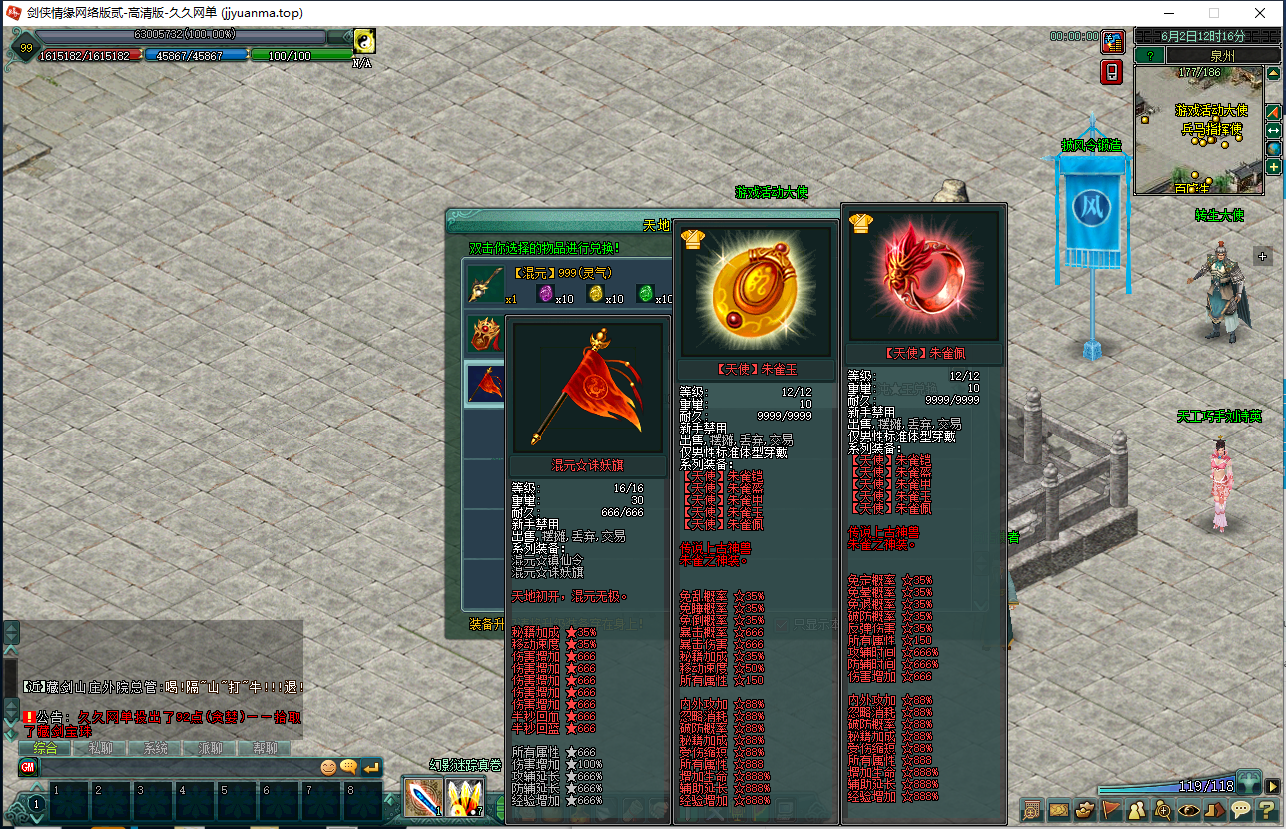The height and width of the screenshot is (829, 1286).
Task: Select the 系统 system chat tab
Action: 155,748
